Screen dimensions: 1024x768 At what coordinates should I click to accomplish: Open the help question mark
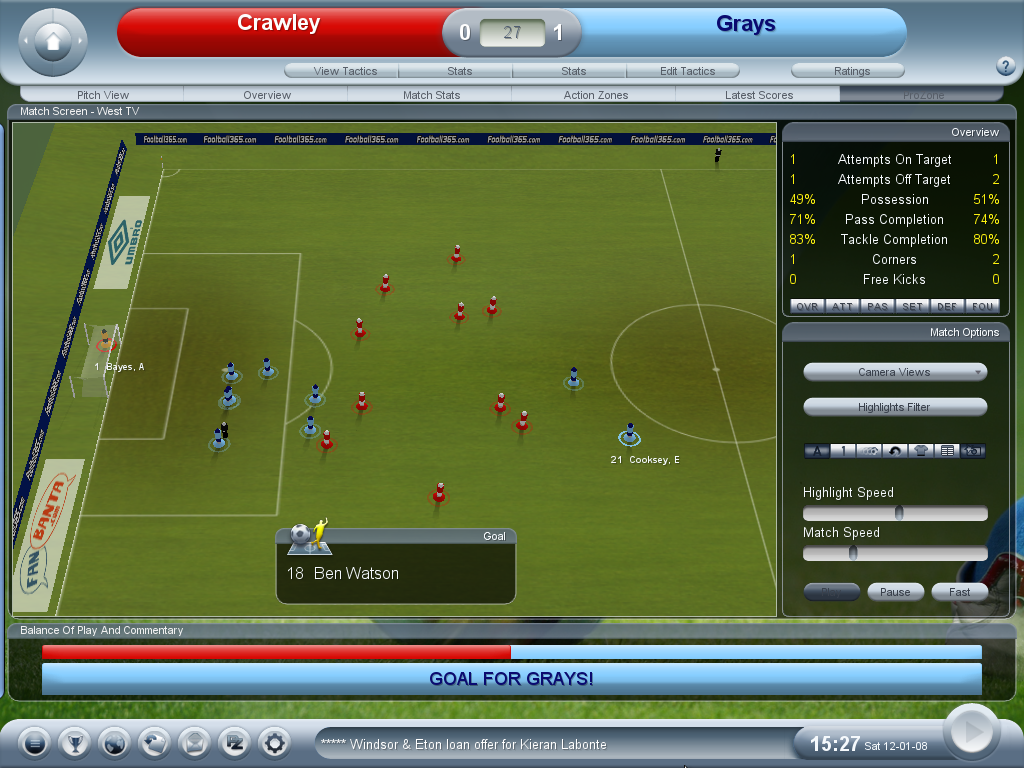[x=1006, y=67]
